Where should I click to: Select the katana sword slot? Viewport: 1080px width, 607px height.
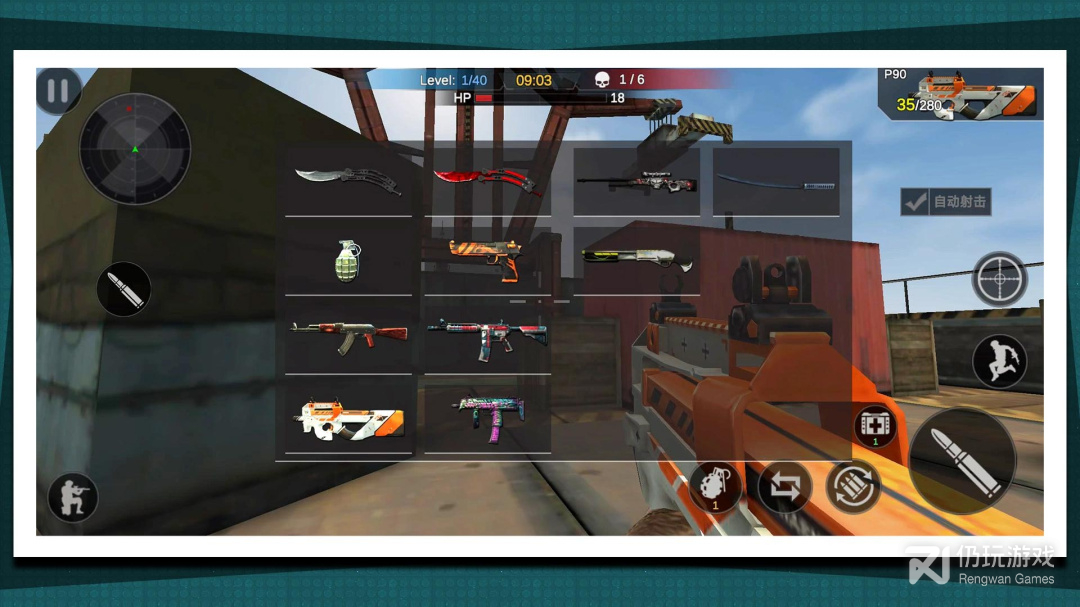776,181
